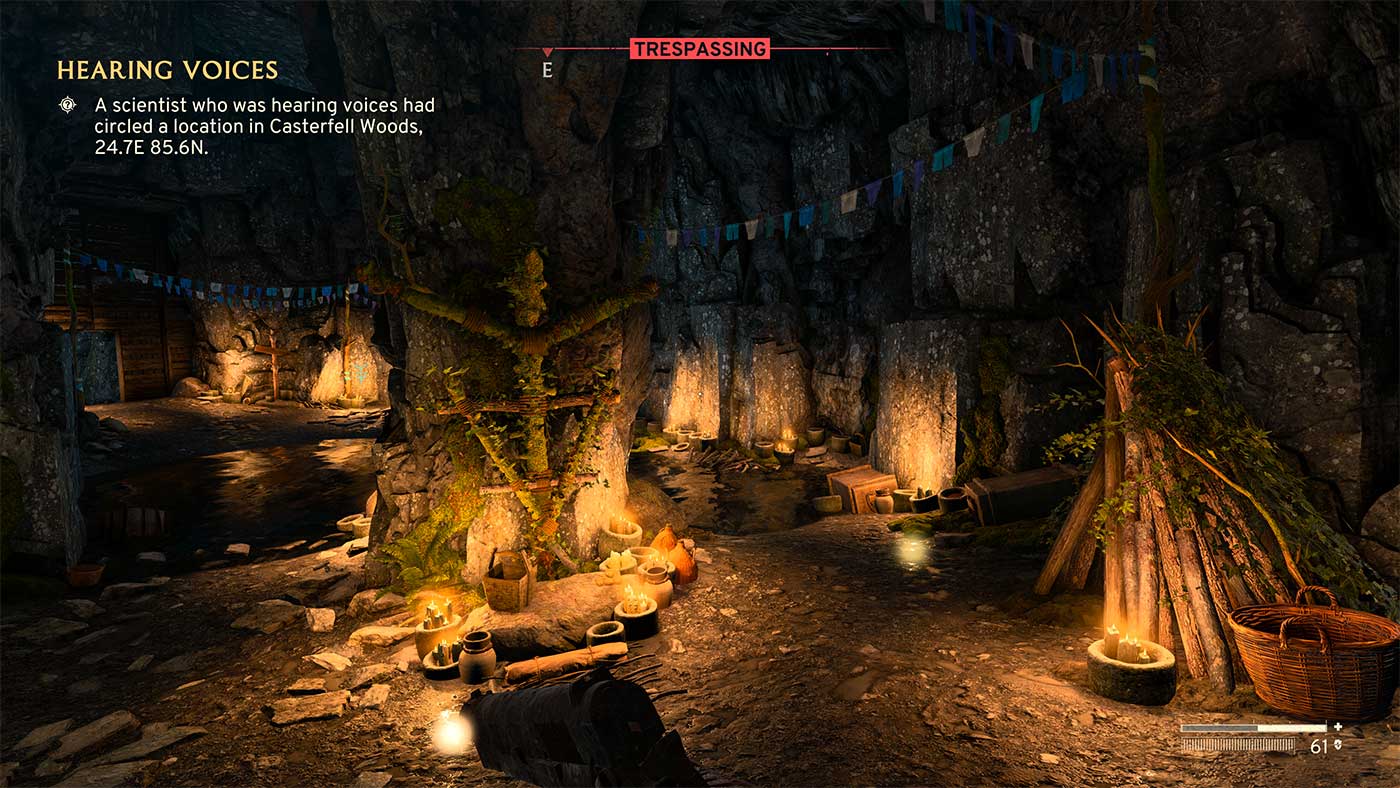Click the objective marker icon beside the quest text

(67, 104)
